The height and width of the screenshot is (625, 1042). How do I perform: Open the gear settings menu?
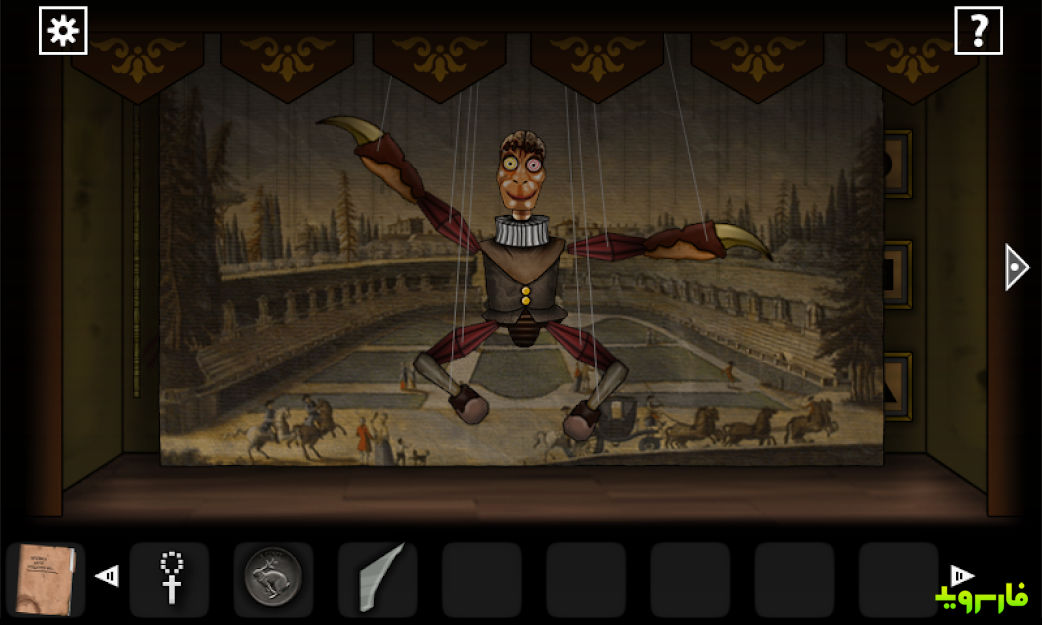(63, 31)
